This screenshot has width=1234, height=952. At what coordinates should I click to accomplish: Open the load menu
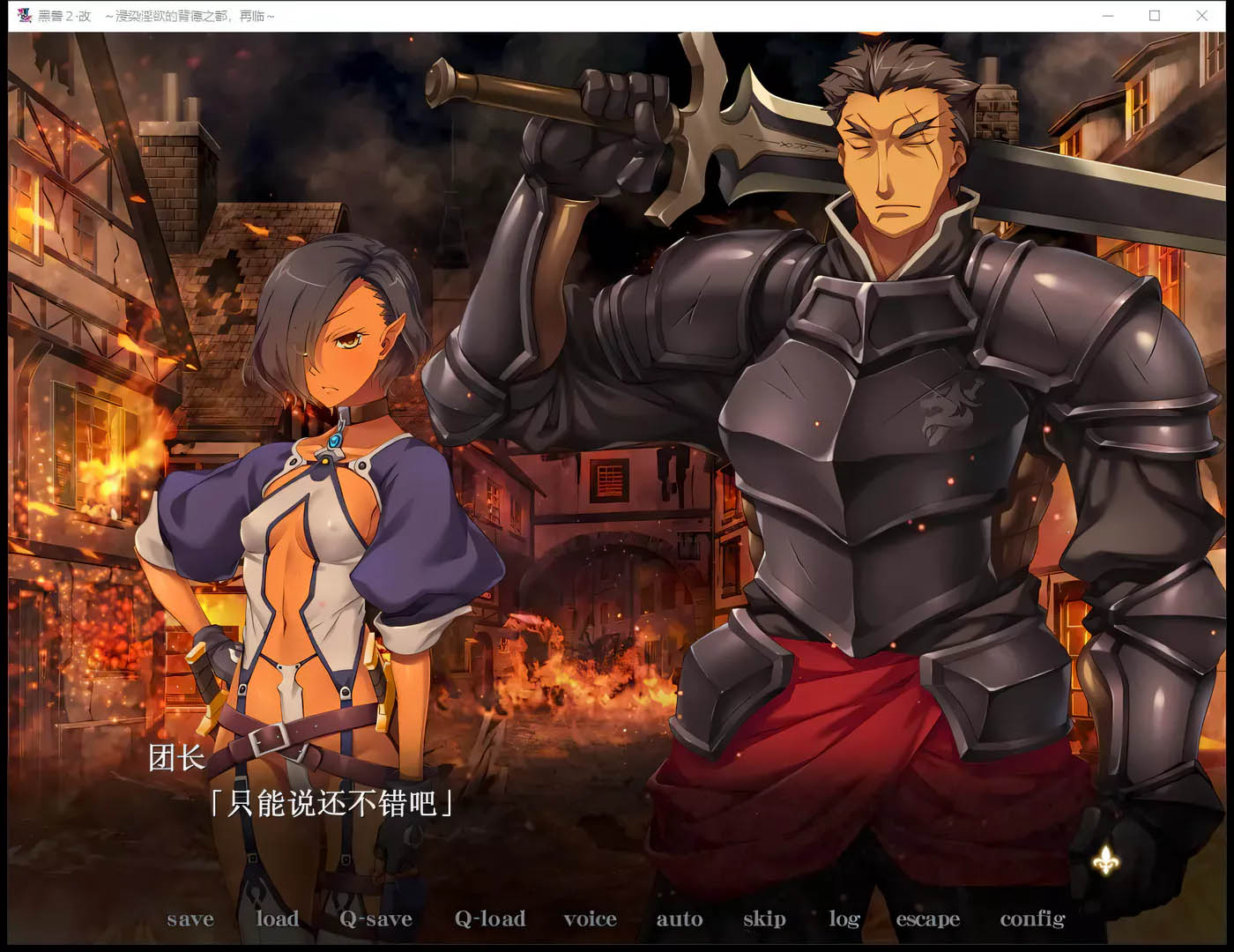click(x=277, y=919)
